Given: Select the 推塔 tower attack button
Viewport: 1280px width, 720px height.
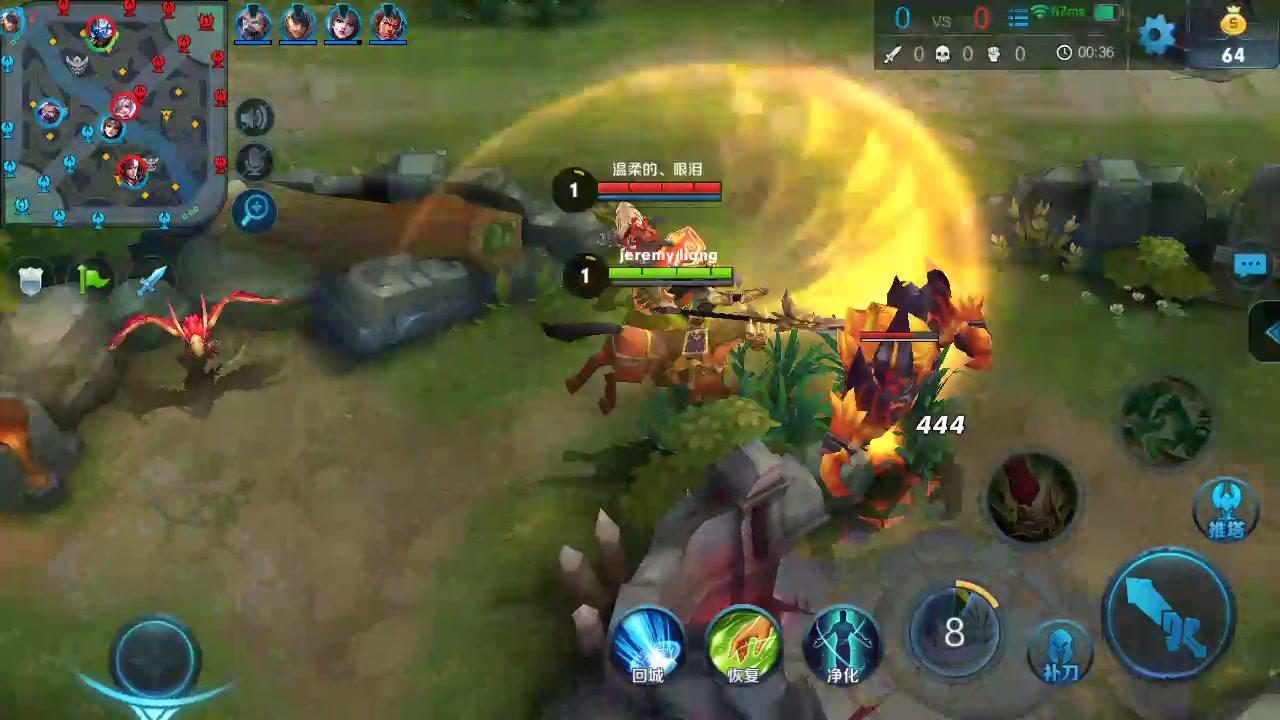Looking at the screenshot, I should 1226,508.
